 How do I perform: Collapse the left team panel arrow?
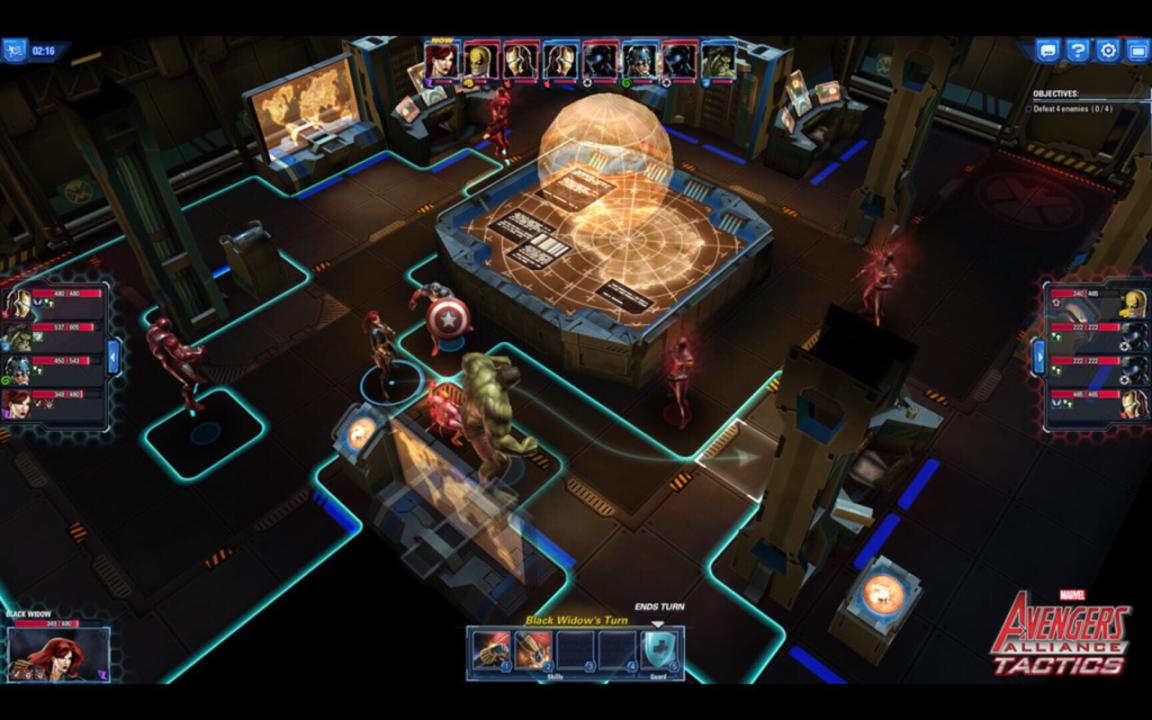tap(113, 354)
